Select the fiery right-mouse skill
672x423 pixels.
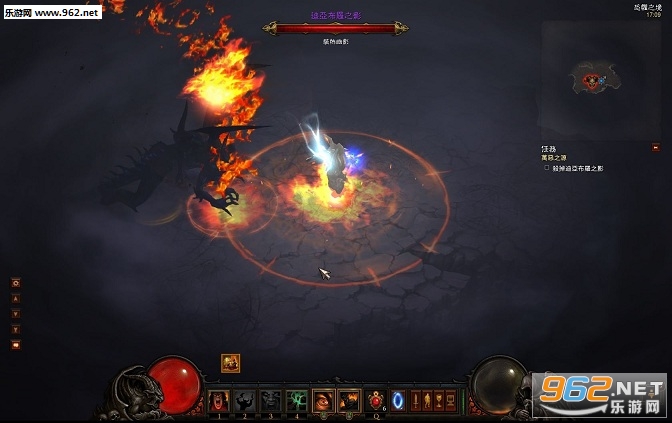click(x=349, y=401)
